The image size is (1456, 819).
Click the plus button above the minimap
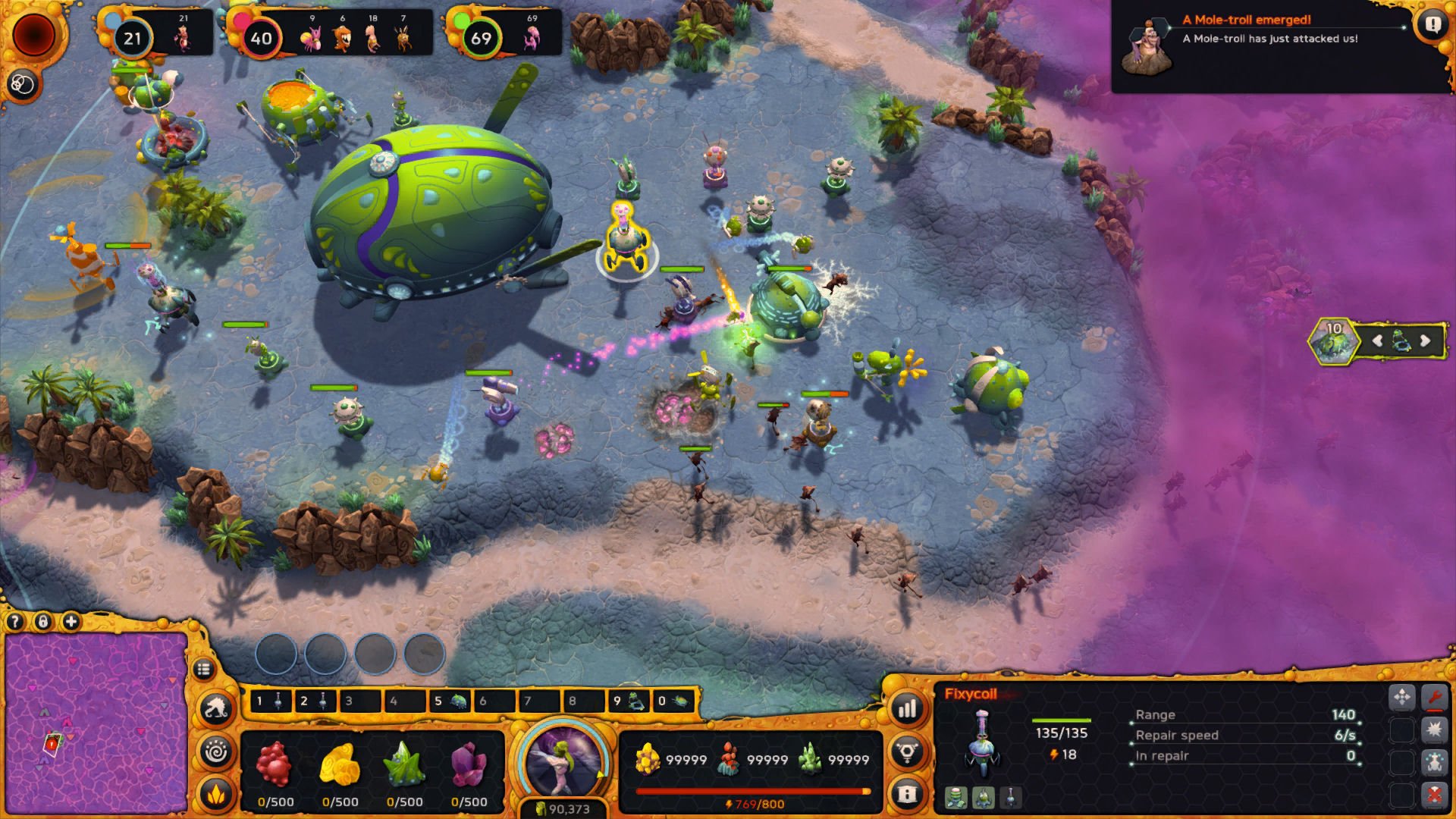point(71,622)
